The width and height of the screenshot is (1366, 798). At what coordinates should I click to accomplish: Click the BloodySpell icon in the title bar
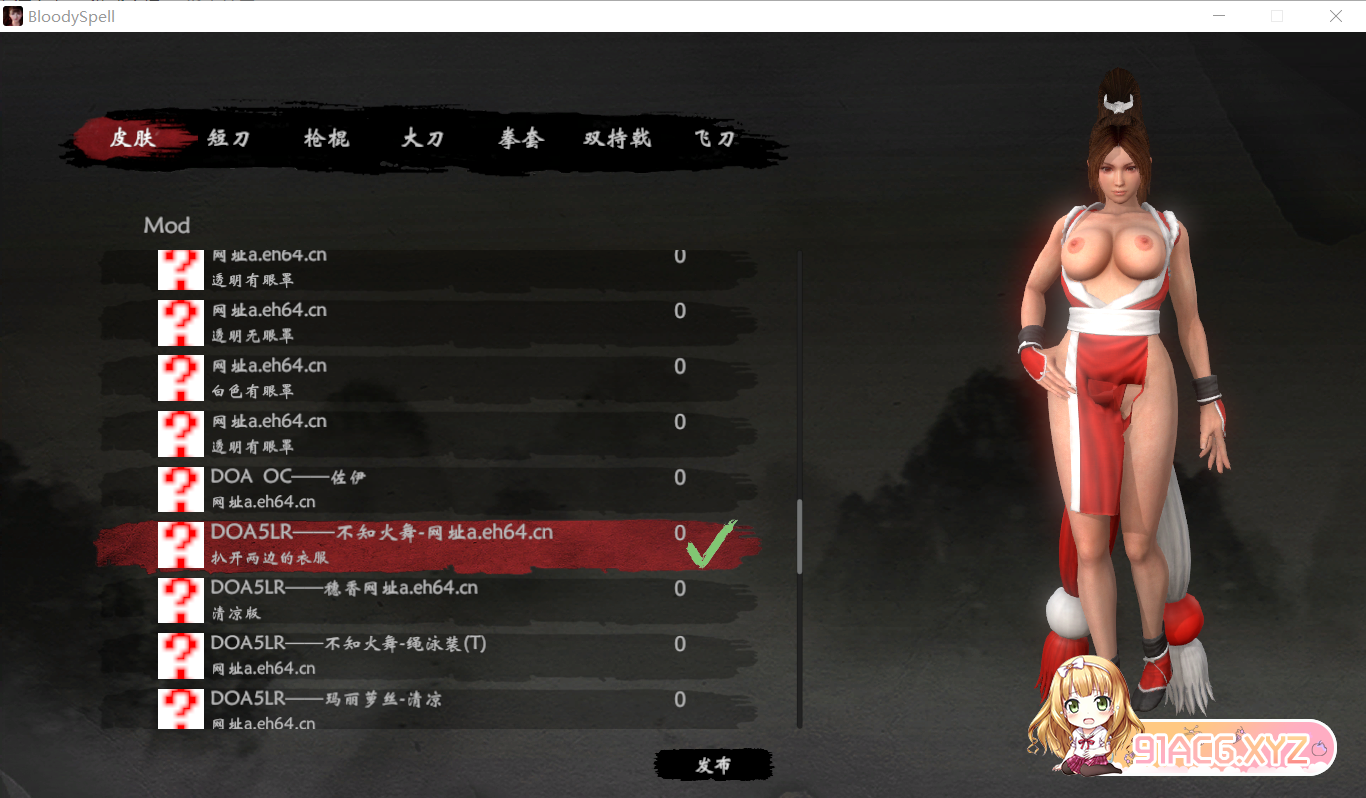13,15
